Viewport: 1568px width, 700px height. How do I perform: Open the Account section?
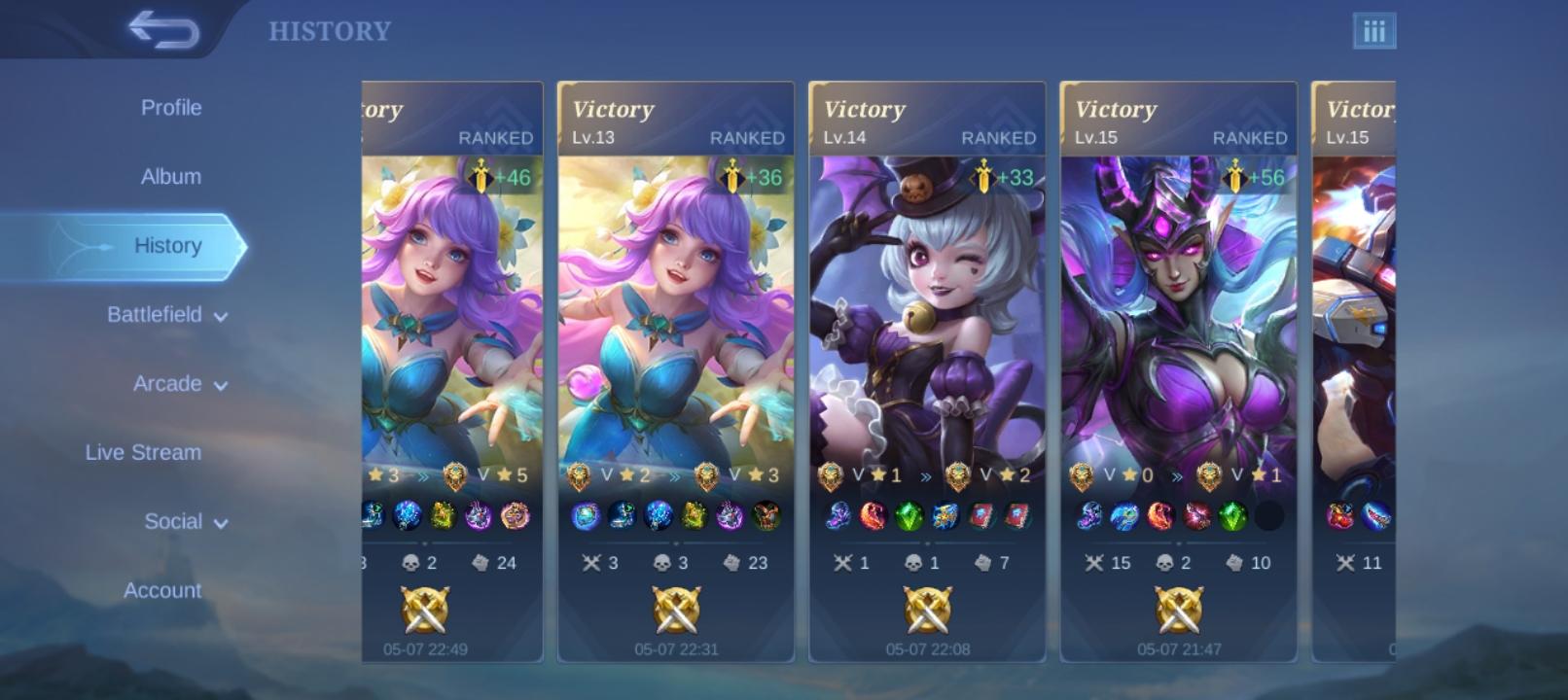click(161, 590)
